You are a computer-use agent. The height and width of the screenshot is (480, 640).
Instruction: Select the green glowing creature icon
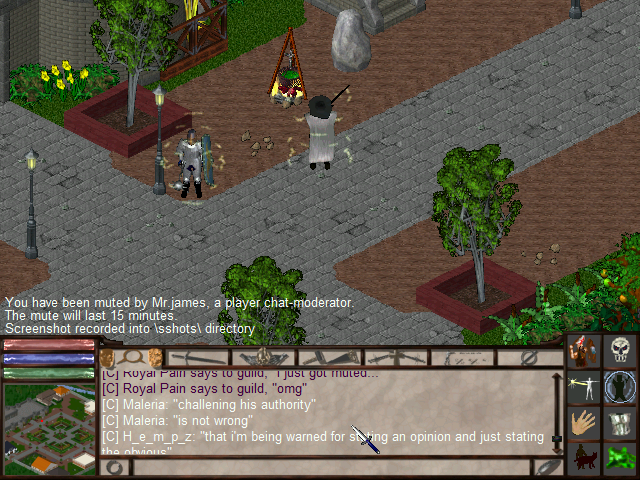point(620,458)
